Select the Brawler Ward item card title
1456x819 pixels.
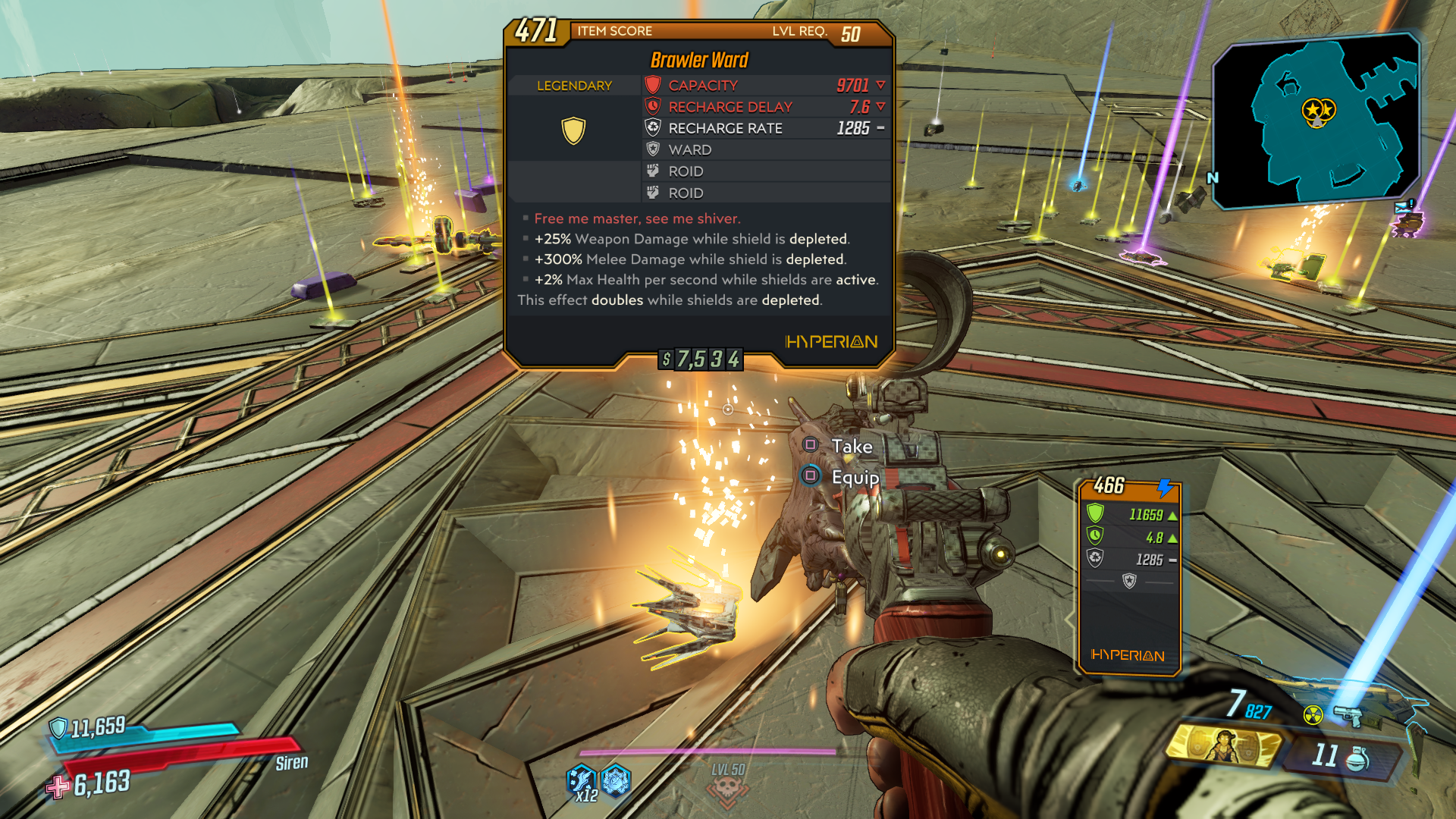pos(699,60)
